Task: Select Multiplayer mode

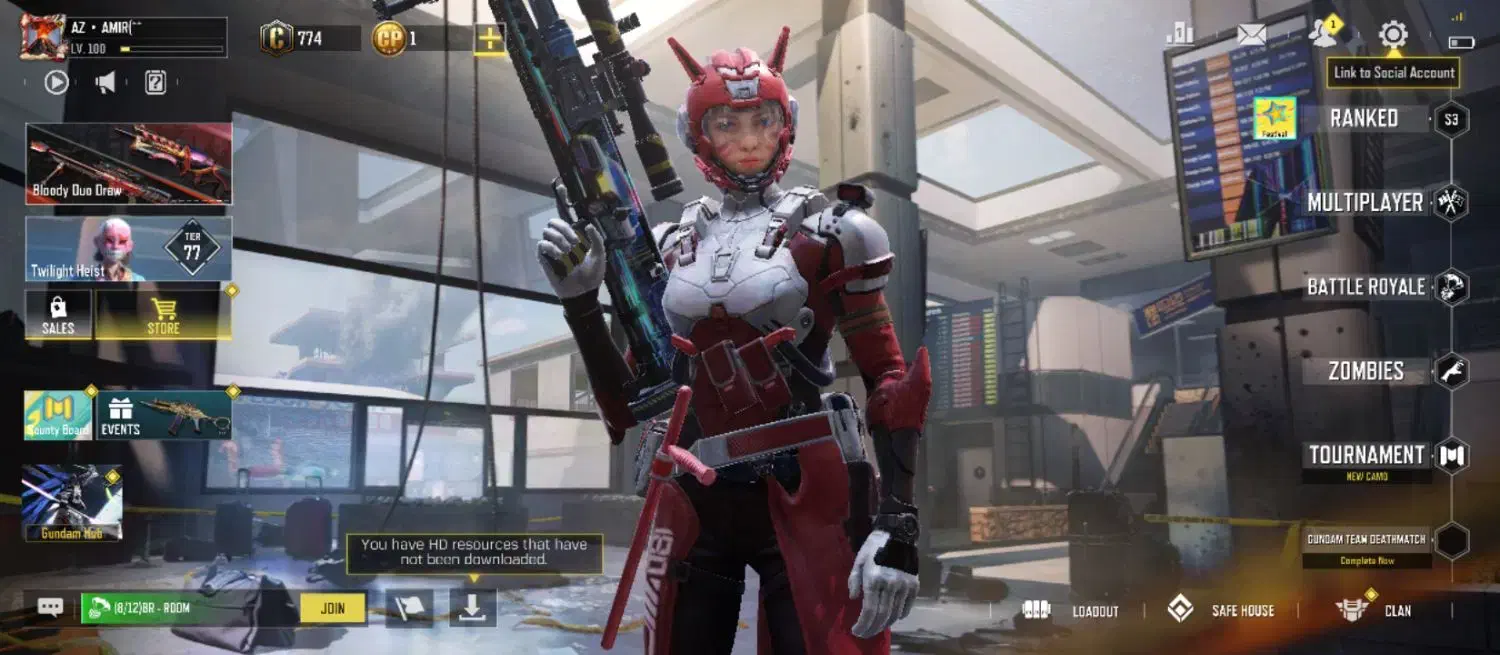Action: coord(1365,203)
